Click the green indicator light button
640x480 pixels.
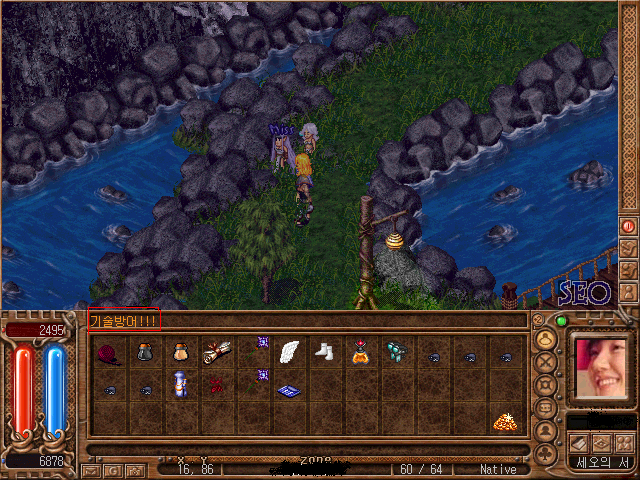561,321
